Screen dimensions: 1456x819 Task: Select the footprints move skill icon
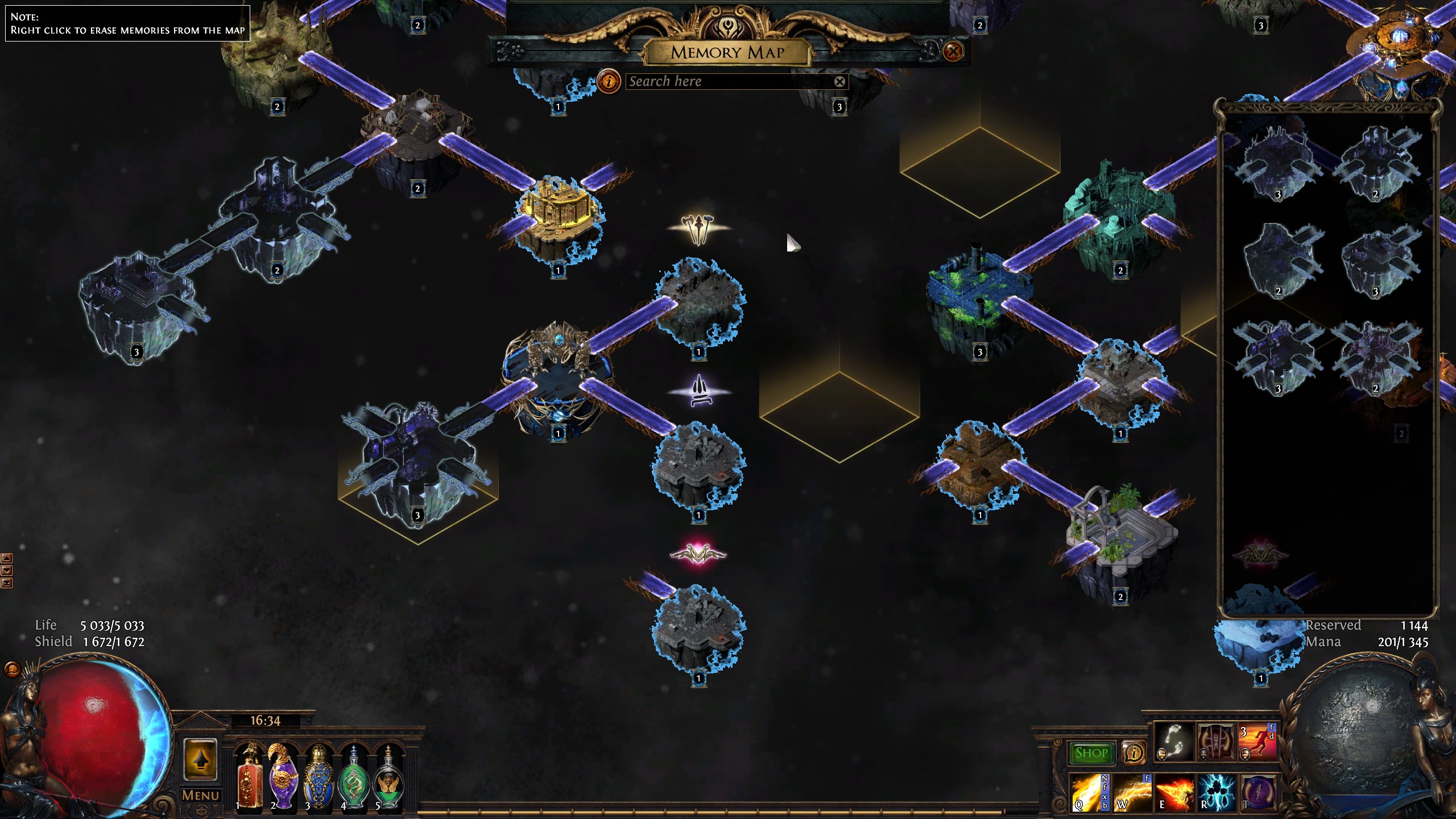1174,742
